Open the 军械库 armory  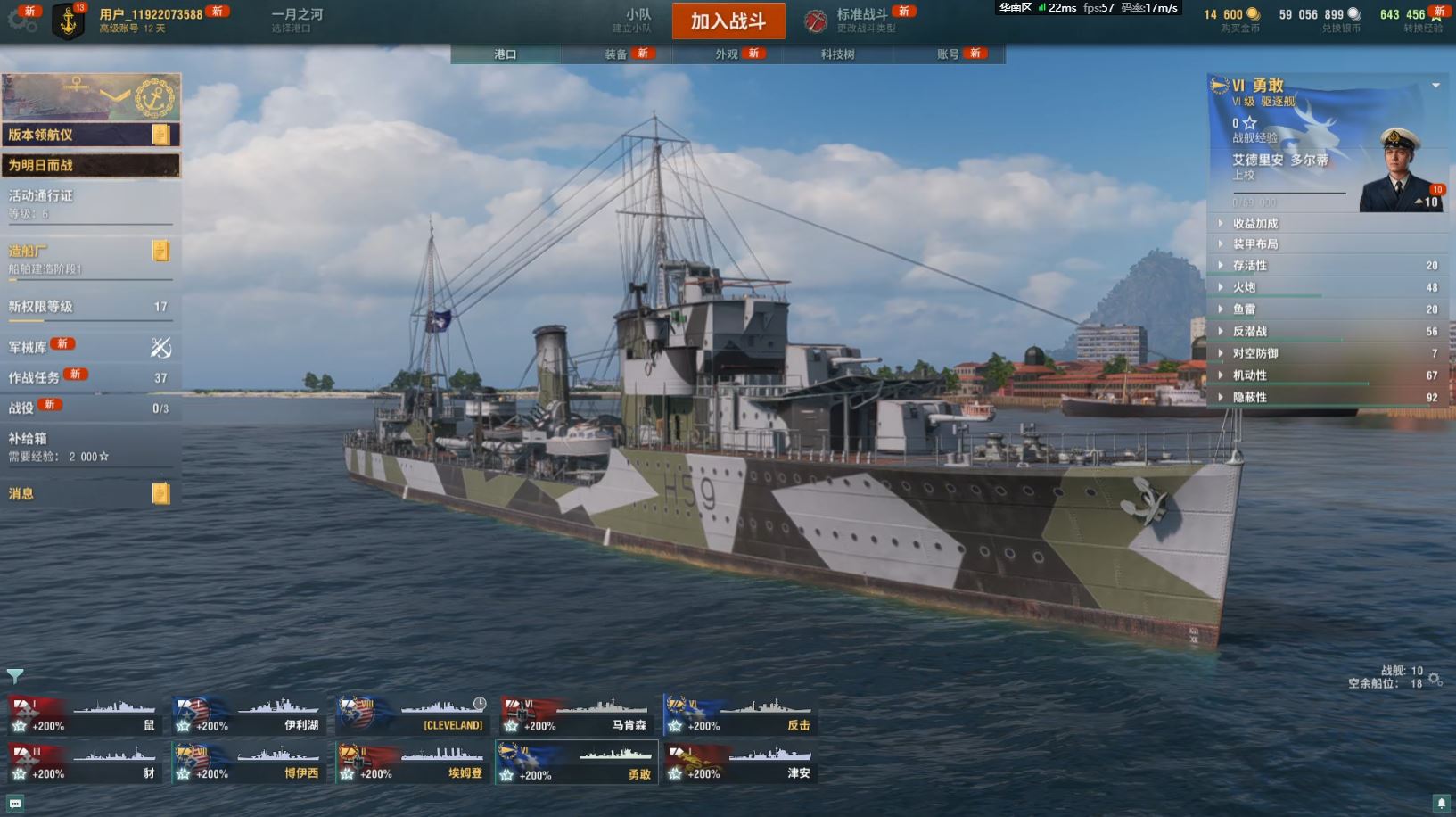[89, 347]
